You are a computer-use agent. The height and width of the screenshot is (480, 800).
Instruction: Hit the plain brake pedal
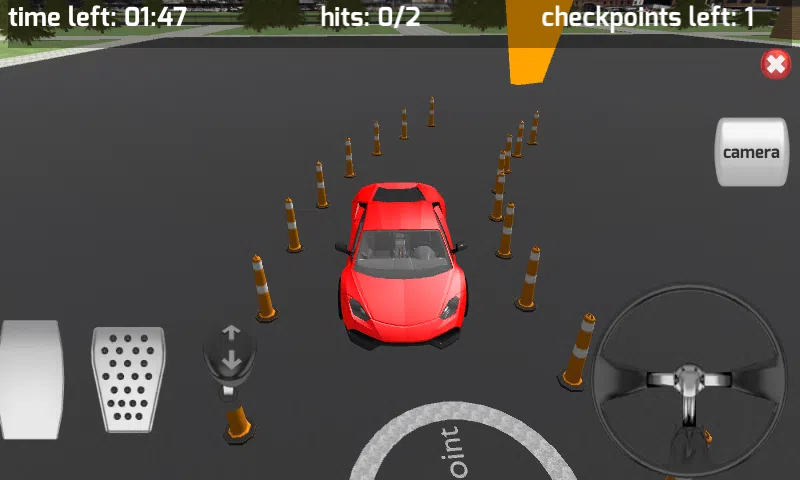click(x=30, y=380)
